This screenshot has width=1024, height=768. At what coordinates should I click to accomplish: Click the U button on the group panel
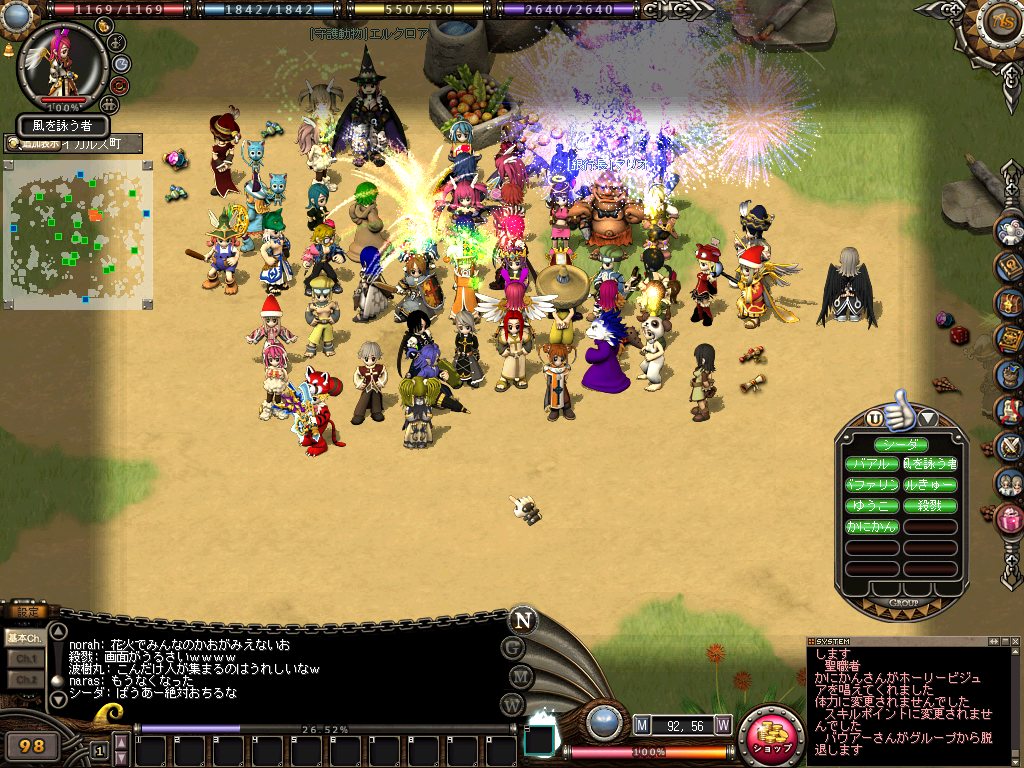click(x=875, y=418)
